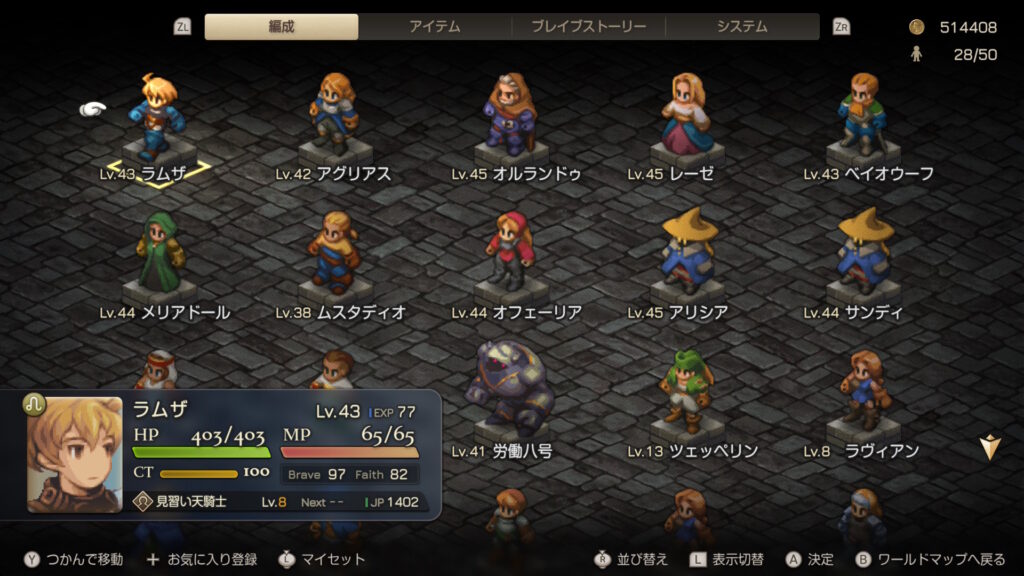Pick the unit オフェーリア

click(x=510, y=257)
